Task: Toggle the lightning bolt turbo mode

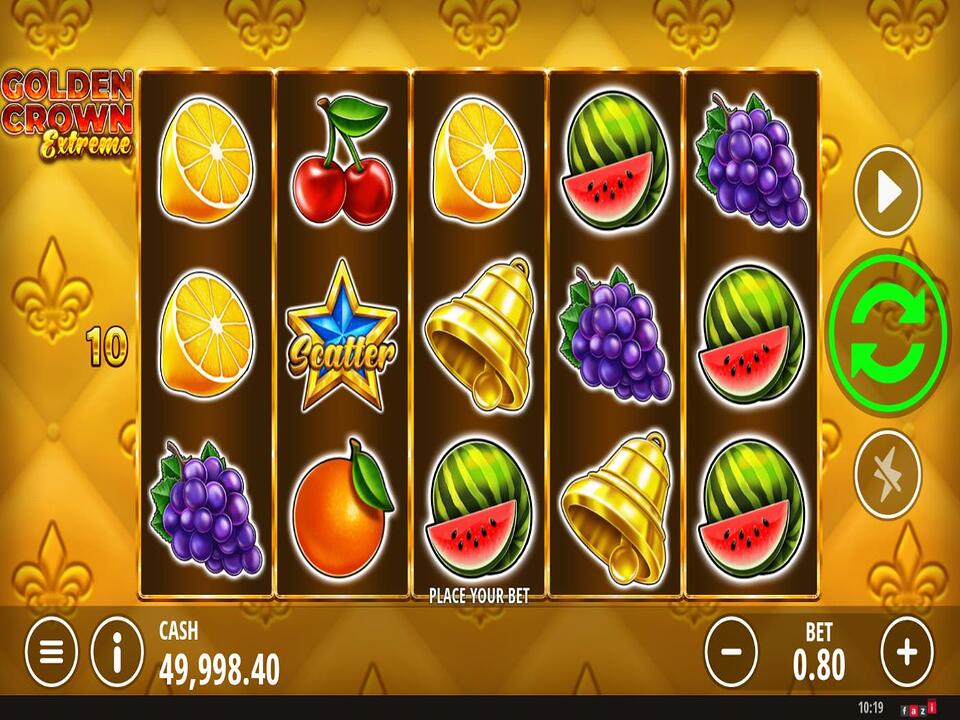Action: [887, 474]
